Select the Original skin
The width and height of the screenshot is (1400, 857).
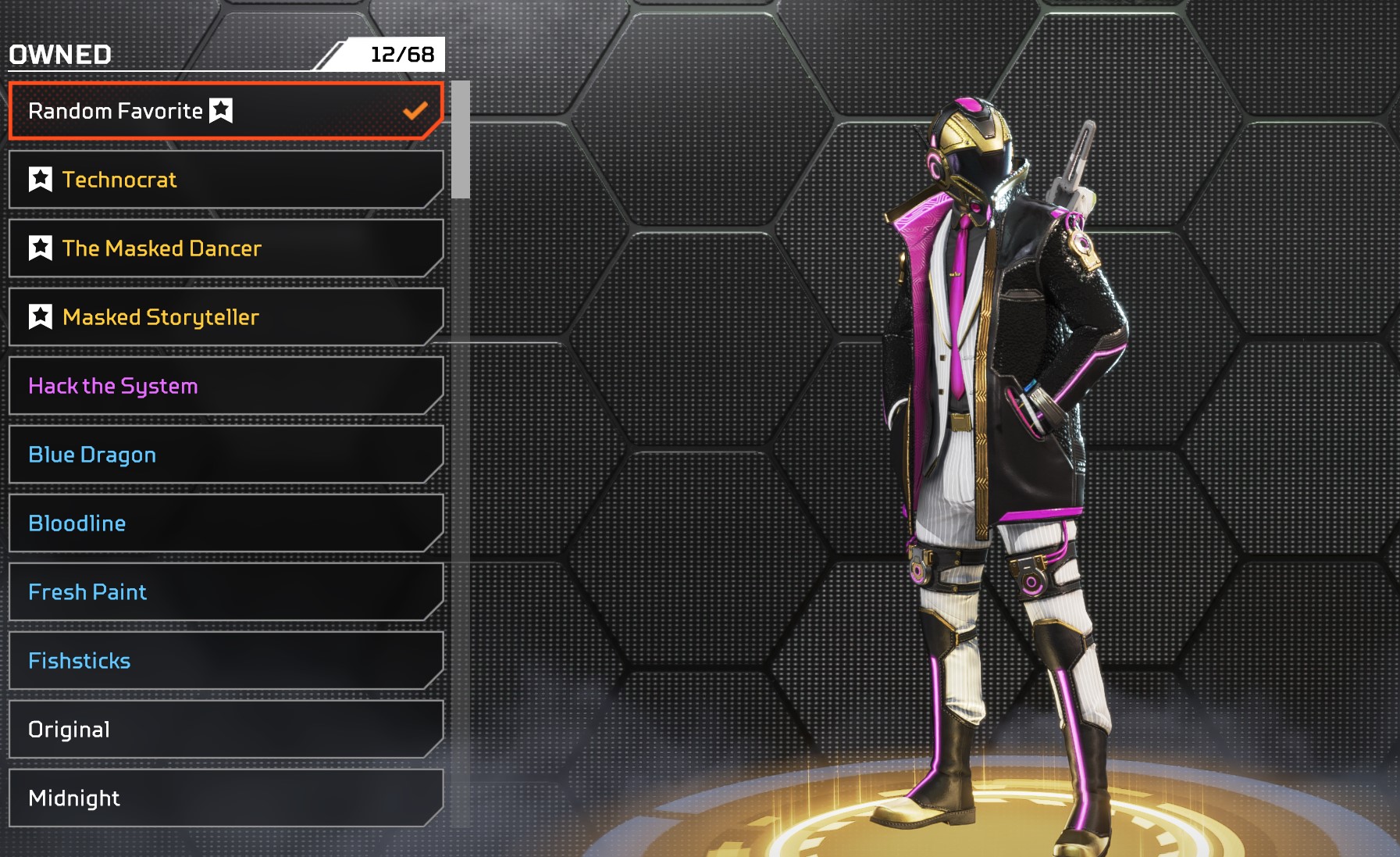click(226, 730)
